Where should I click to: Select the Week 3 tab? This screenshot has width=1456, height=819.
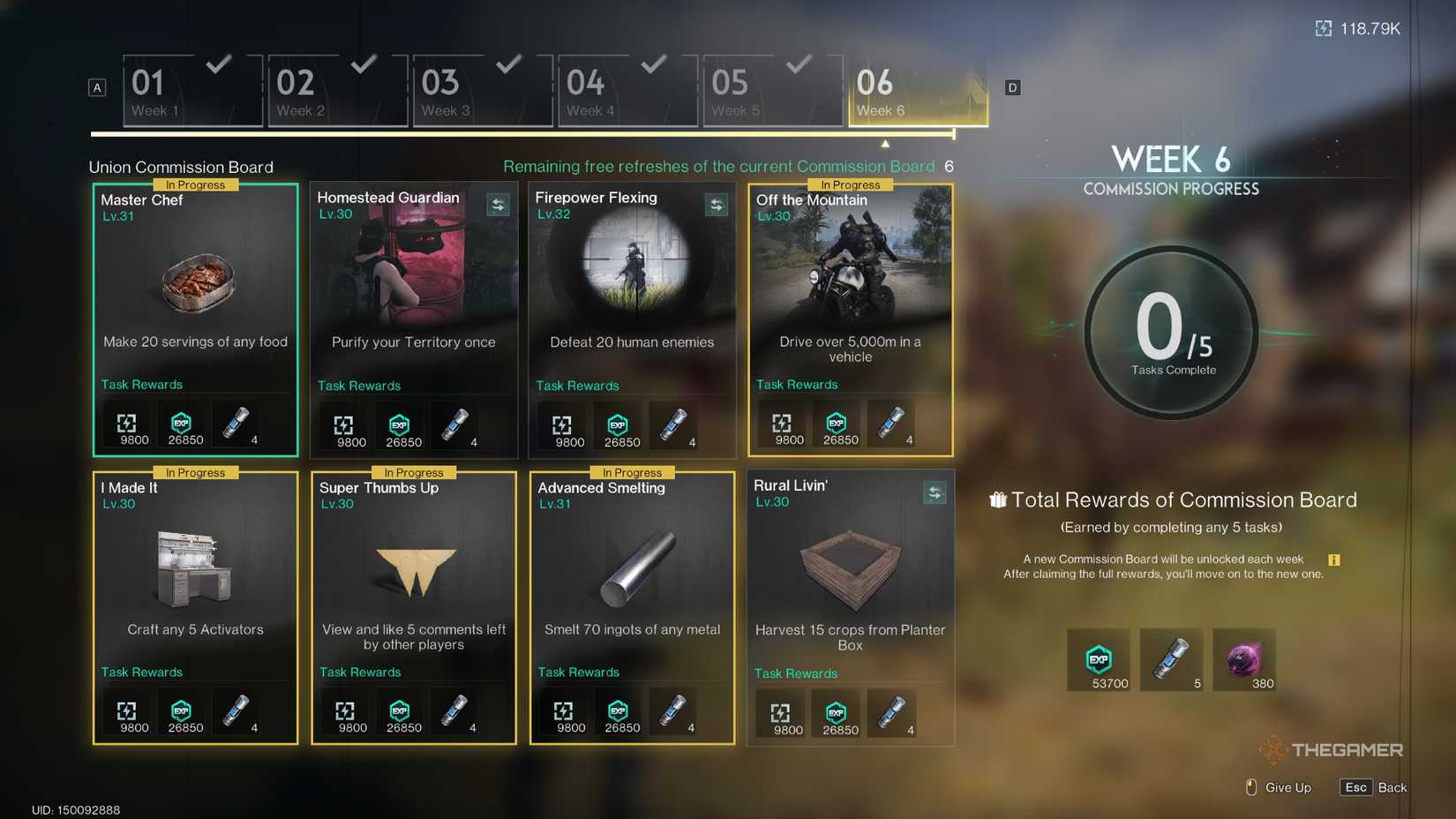482,92
